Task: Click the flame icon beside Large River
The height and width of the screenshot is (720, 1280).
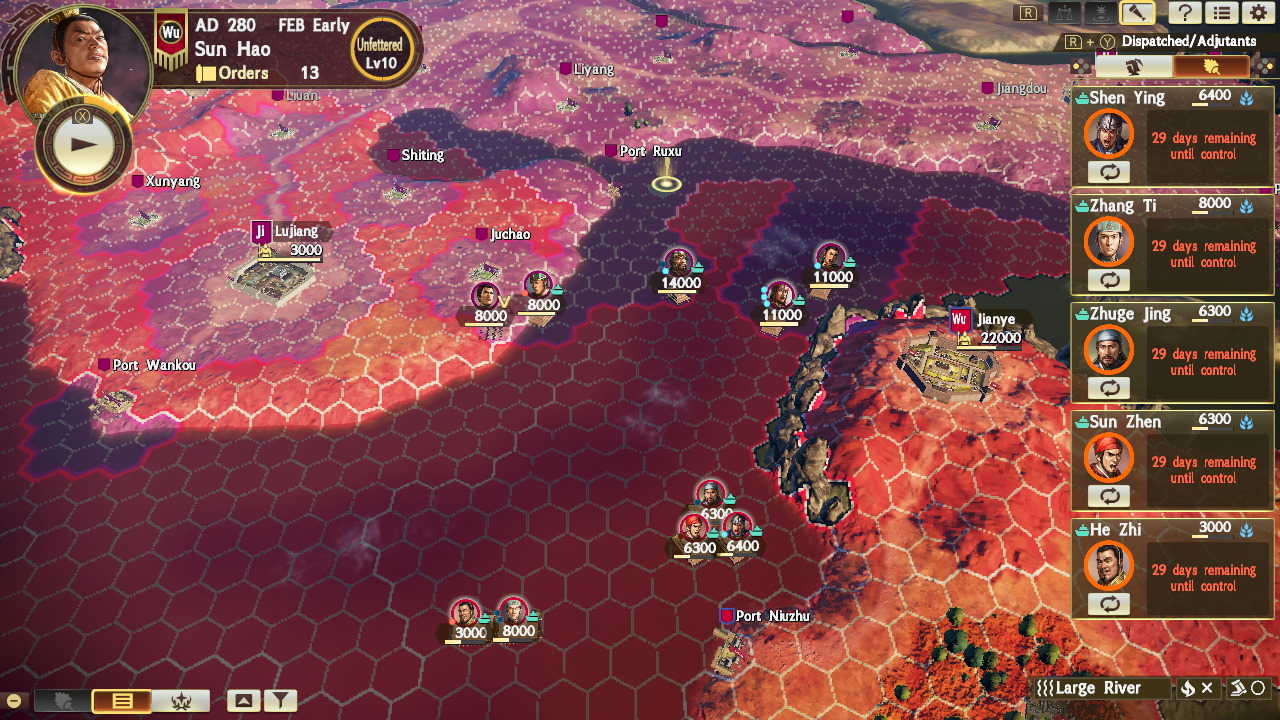Action: (x=1188, y=688)
